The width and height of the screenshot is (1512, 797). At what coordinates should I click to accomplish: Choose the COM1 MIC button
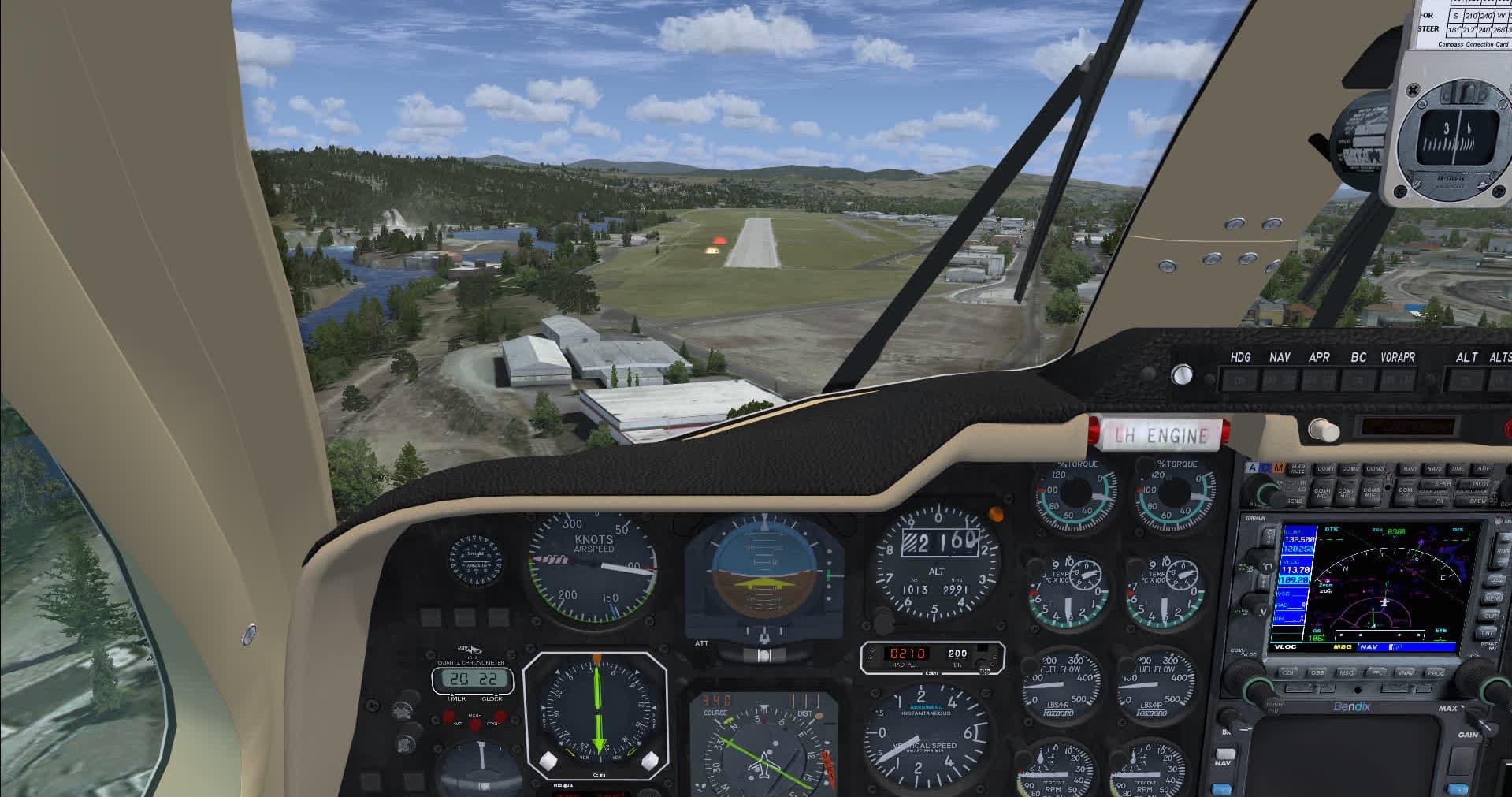pyautogui.click(x=1322, y=493)
